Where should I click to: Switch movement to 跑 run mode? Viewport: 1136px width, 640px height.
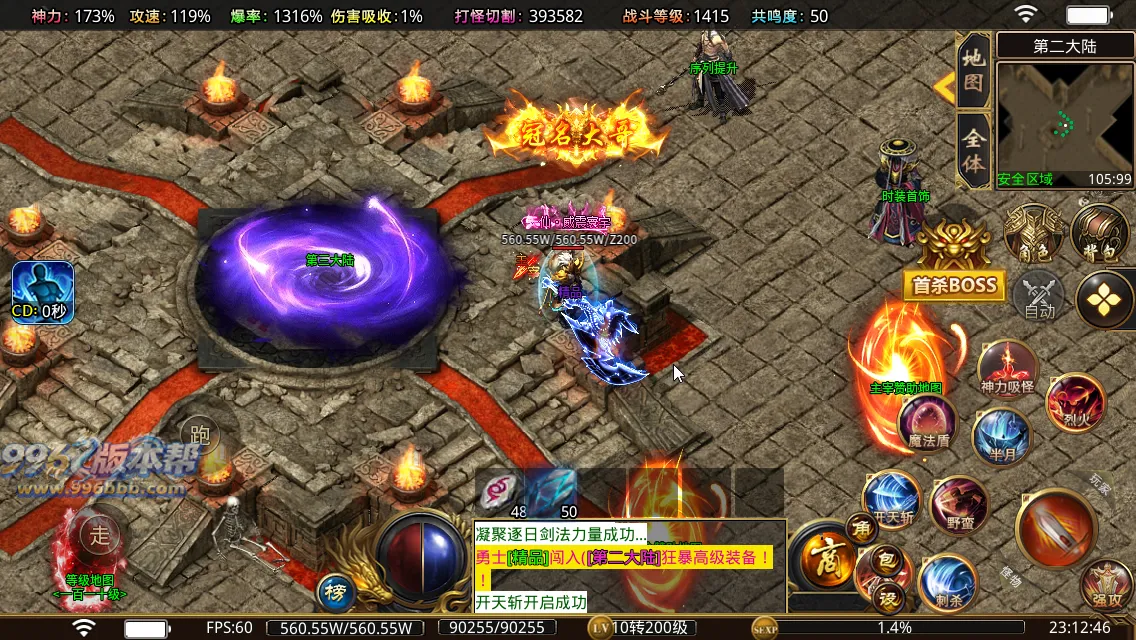pos(201,435)
